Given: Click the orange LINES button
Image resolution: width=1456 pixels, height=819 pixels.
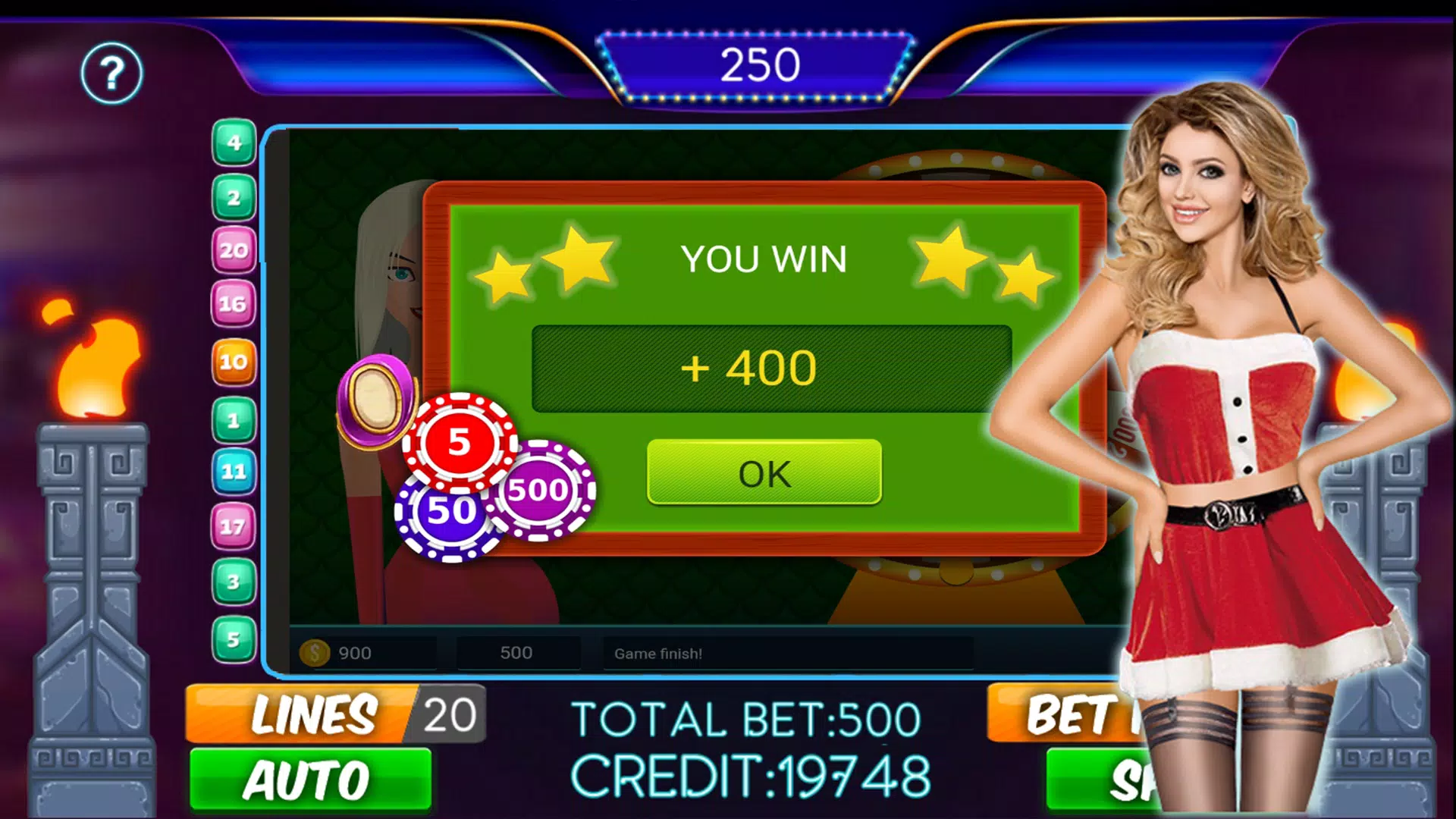Looking at the screenshot, I should [303, 714].
